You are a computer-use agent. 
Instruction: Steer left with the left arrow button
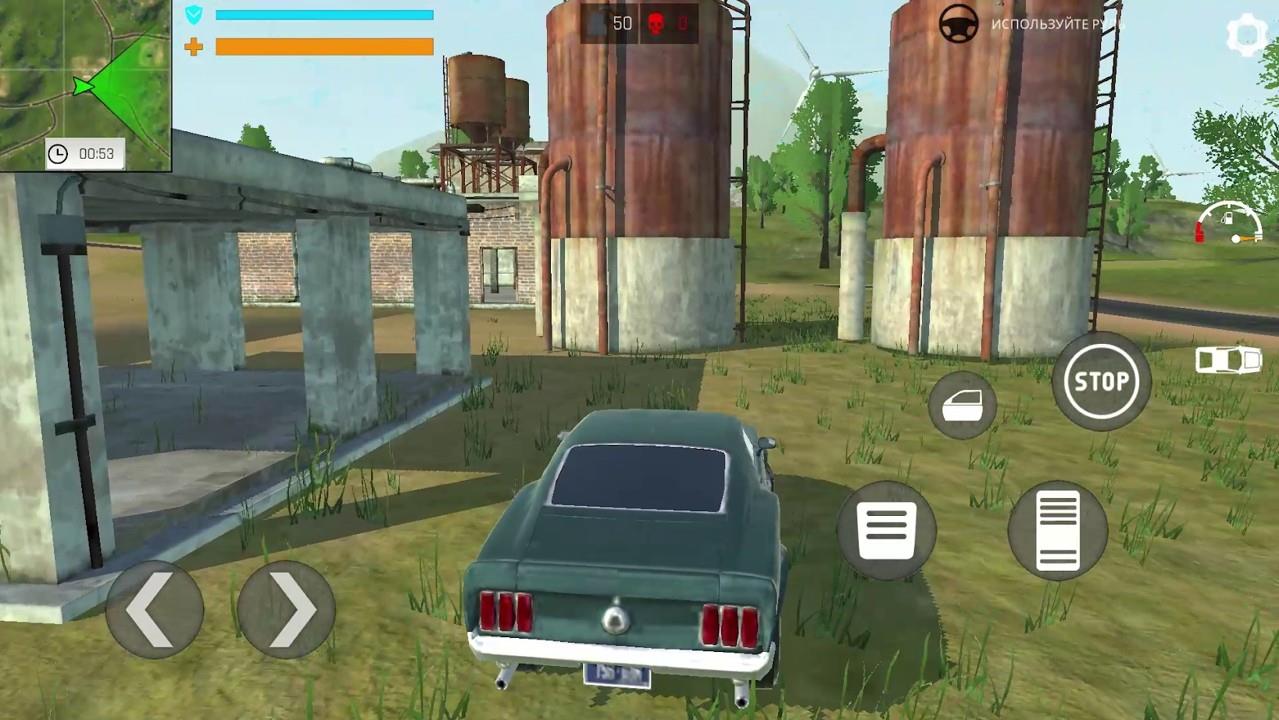154,609
